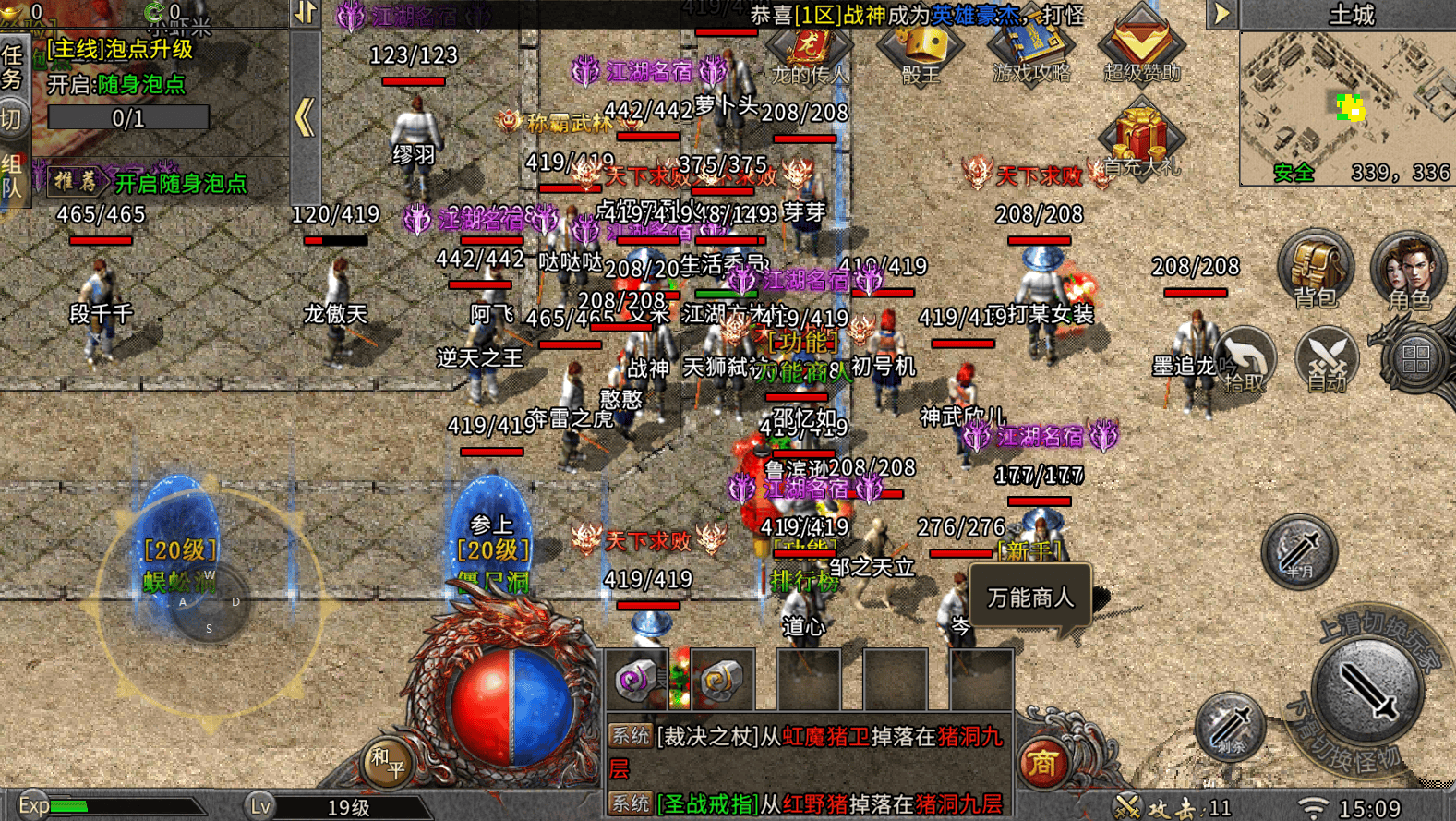
Task: Open the 游戏攻略 guide book
Action: [1030, 46]
